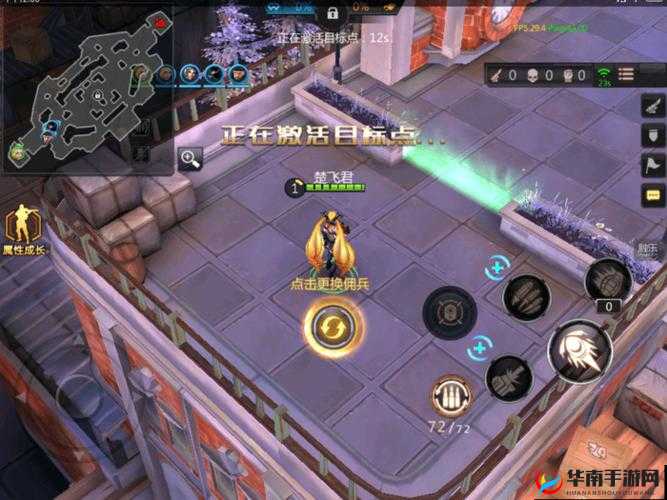Open the list menu icon beside Wi-Fi indicator
This screenshot has height=500, width=667.
(x=628, y=76)
